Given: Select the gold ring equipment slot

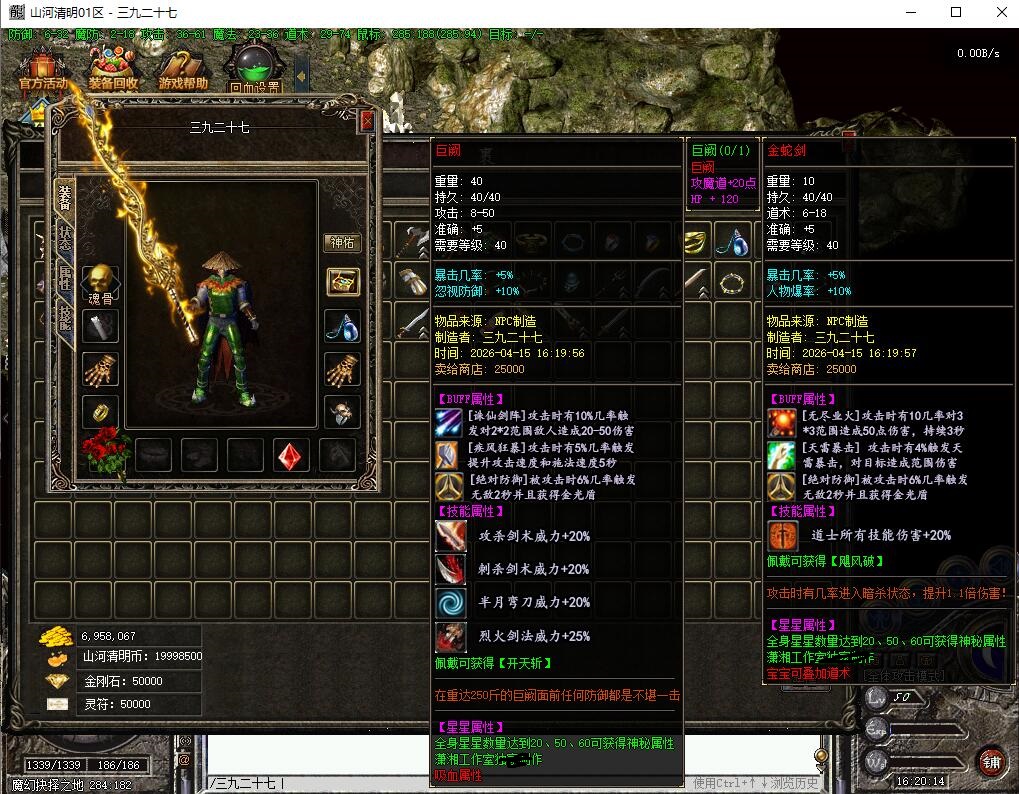Looking at the screenshot, I should 99,411.
